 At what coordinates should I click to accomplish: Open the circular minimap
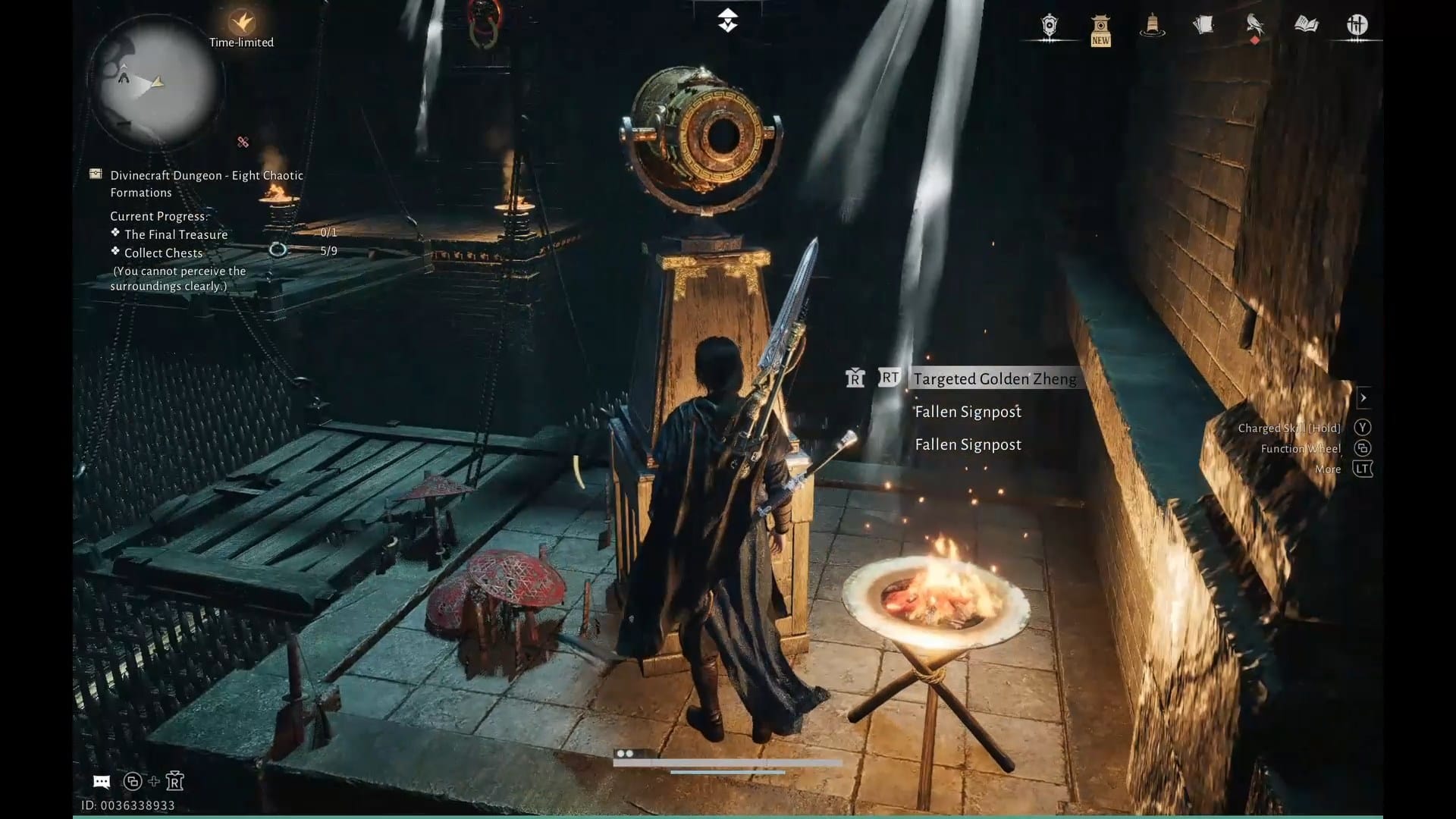(155, 81)
